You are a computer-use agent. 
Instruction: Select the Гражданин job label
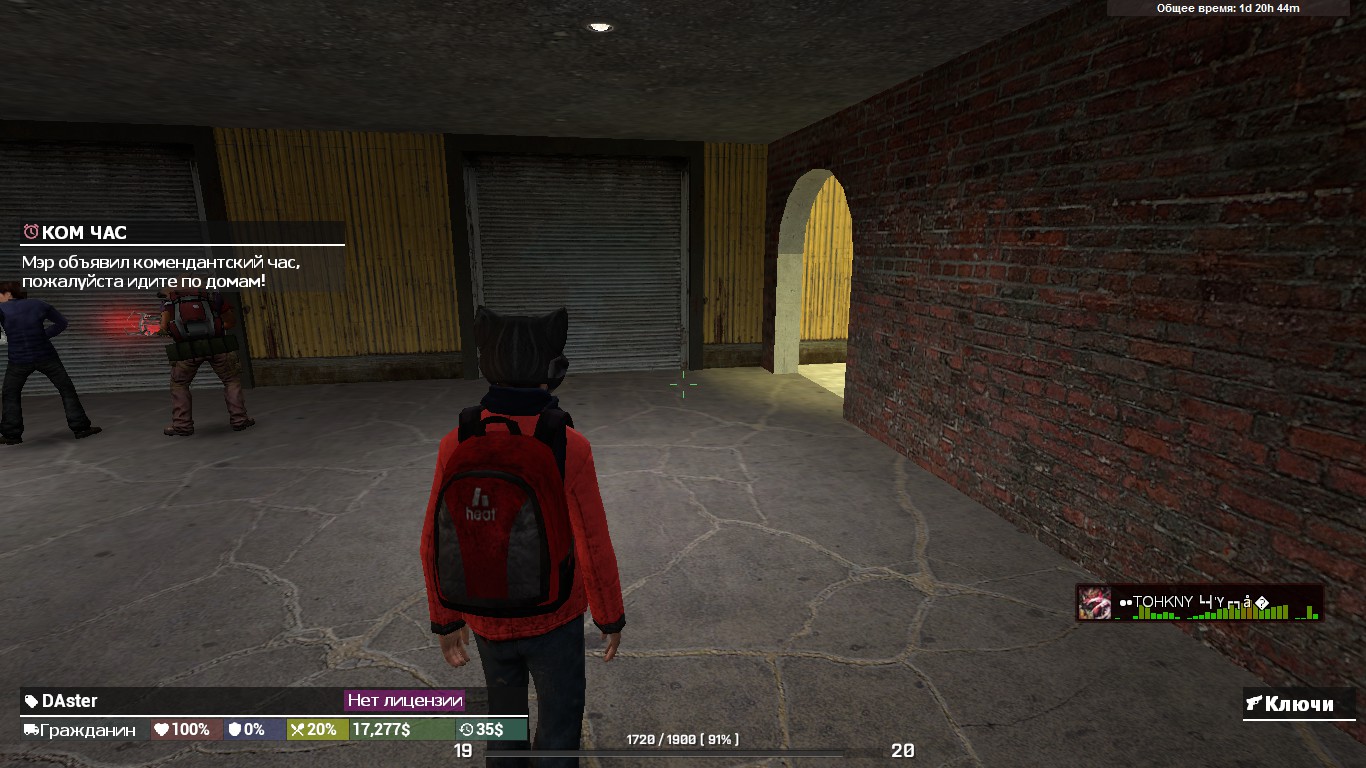point(86,730)
